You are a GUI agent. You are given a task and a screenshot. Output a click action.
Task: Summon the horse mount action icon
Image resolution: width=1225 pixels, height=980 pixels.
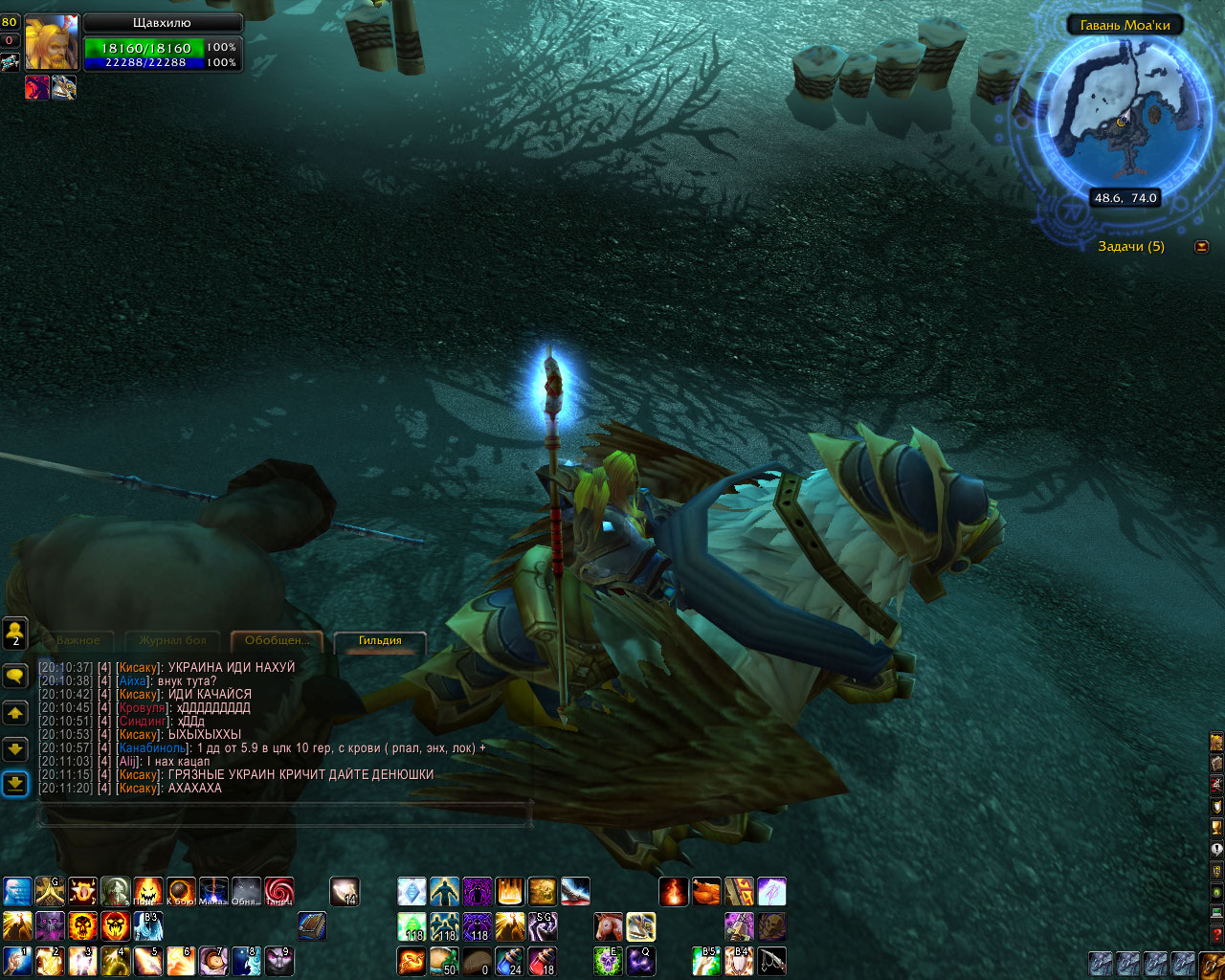coord(608,926)
